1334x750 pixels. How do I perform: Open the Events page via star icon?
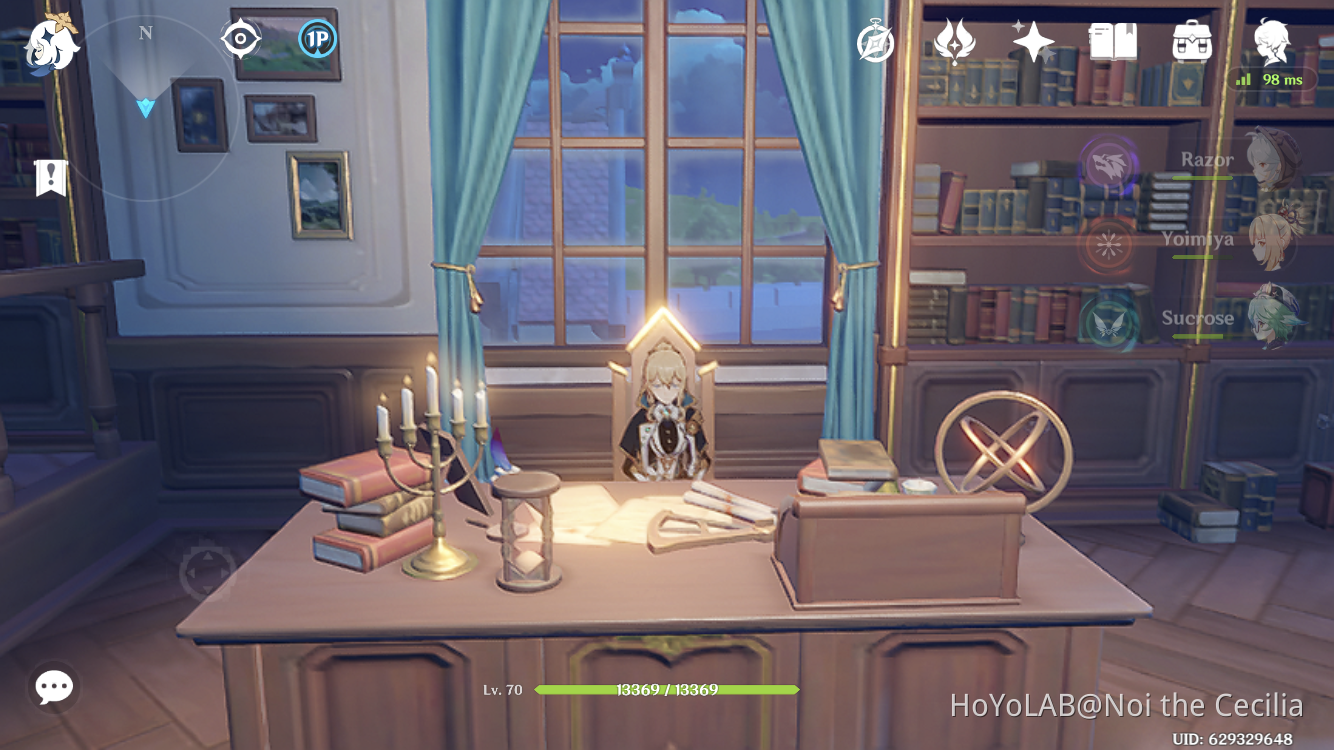coord(1033,42)
